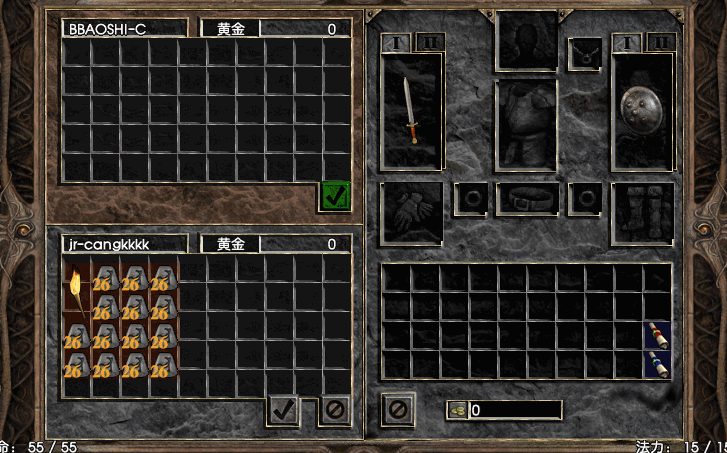Switch to weapon set II above the sword
This screenshot has height=453, width=727.
pyautogui.click(x=430, y=43)
